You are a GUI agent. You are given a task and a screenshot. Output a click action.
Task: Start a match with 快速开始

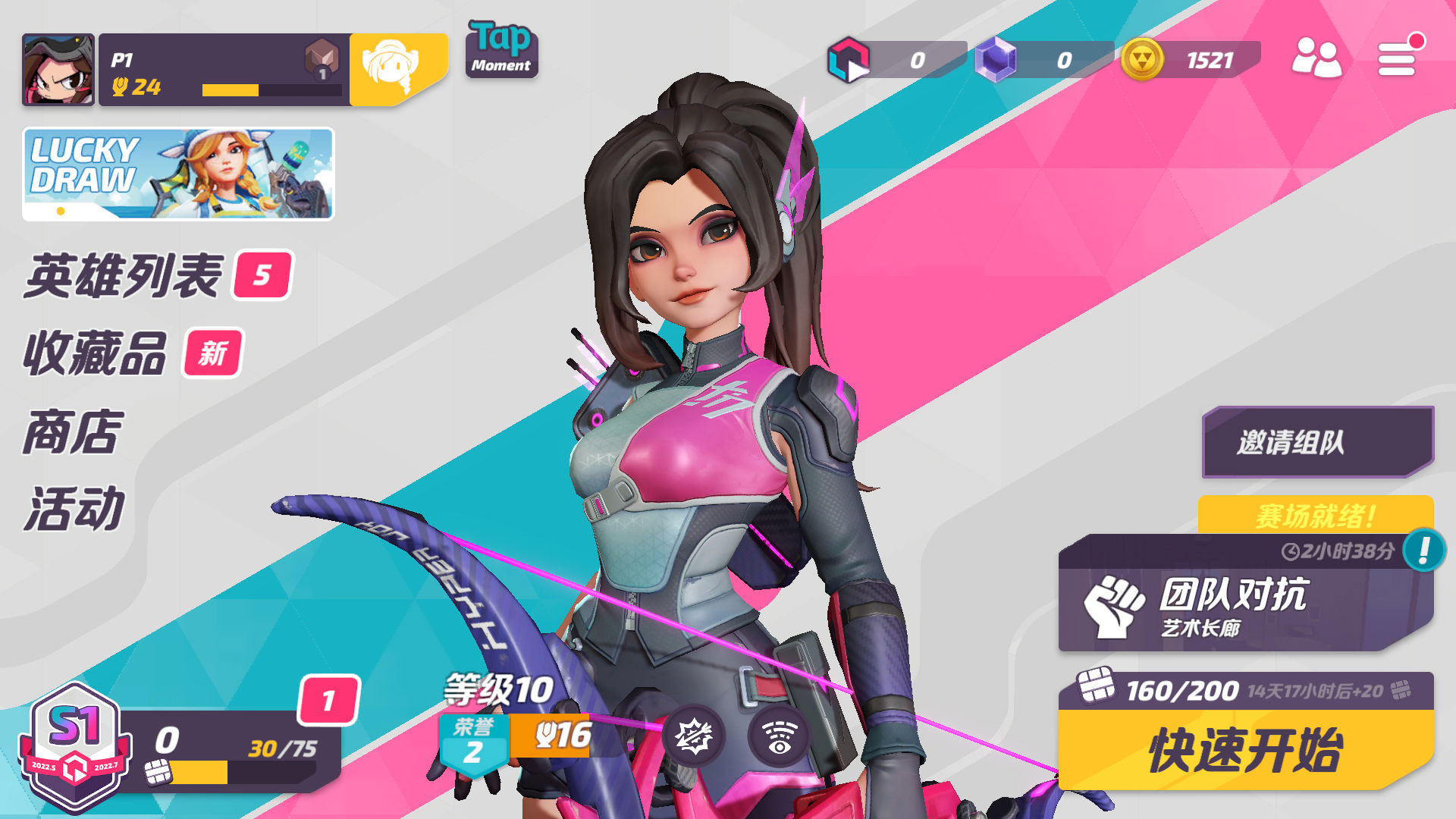[x=1245, y=750]
